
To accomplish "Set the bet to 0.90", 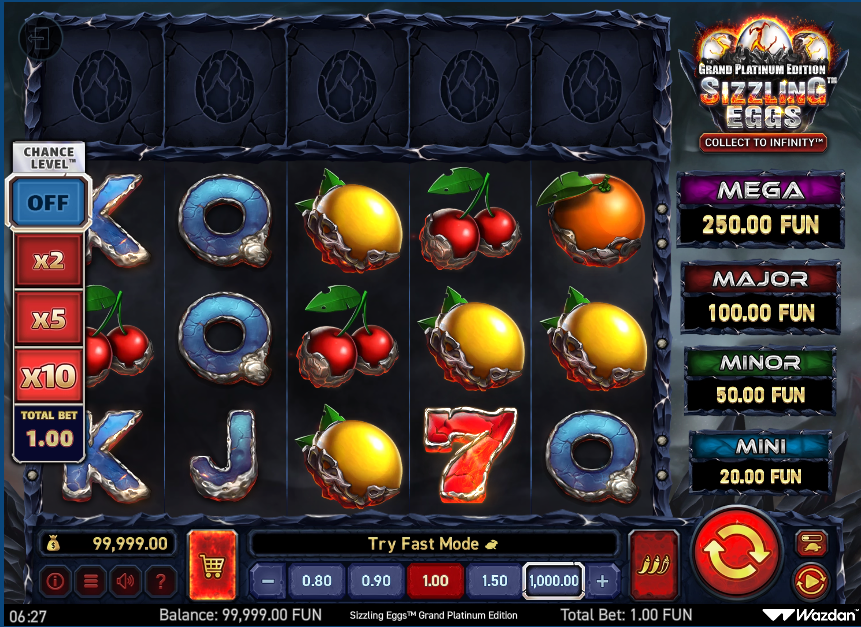I will (x=376, y=580).
